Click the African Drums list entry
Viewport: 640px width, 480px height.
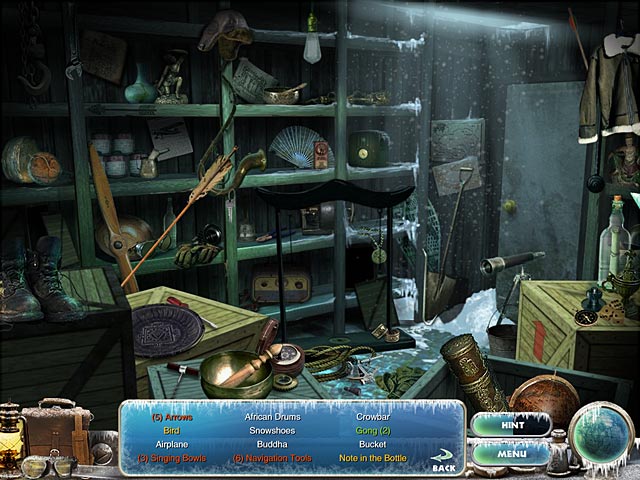[x=272, y=414]
